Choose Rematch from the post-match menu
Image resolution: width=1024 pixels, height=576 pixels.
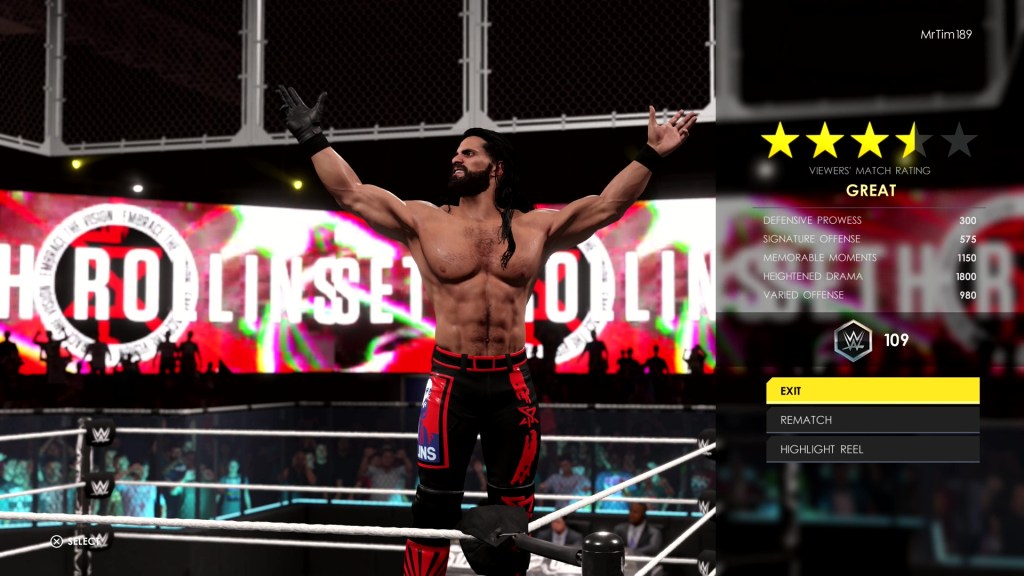pyautogui.click(x=872, y=420)
